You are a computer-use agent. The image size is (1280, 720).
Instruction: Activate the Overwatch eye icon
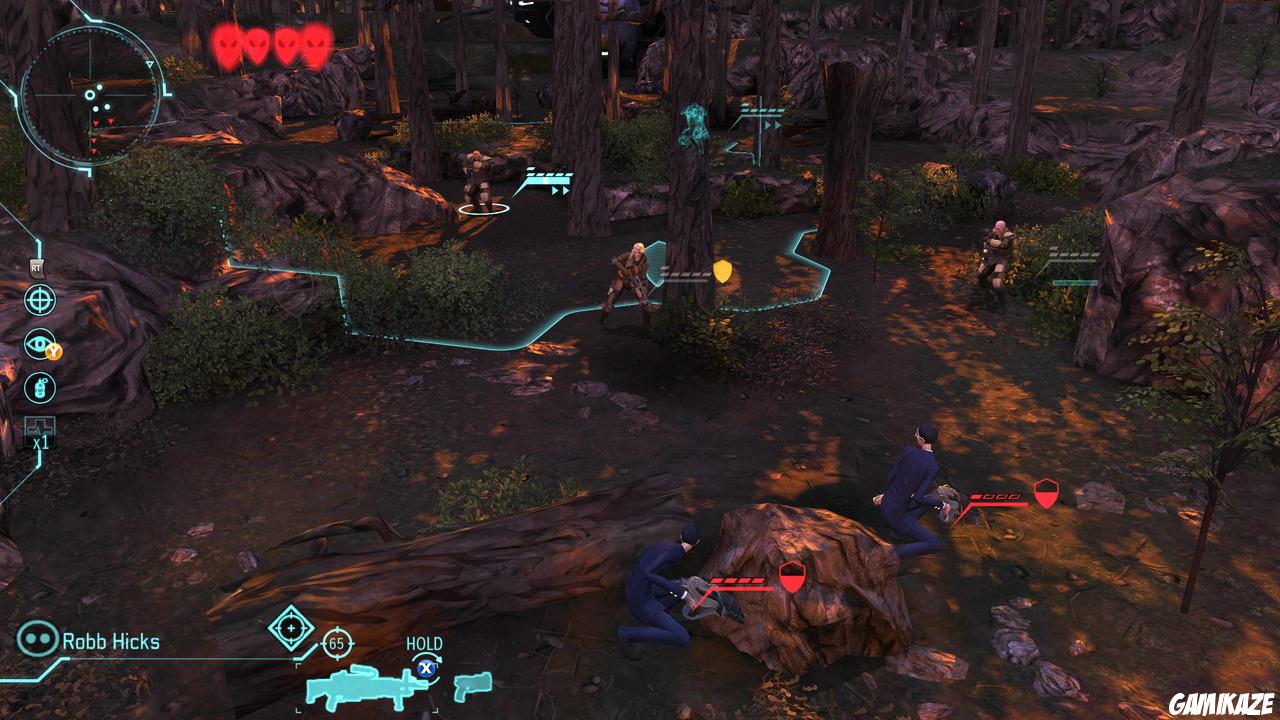tap(38, 342)
